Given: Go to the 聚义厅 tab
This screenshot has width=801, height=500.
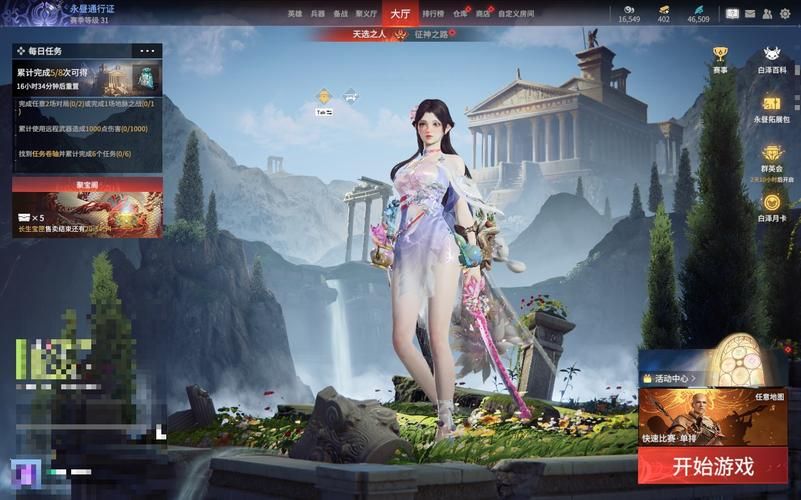Looking at the screenshot, I should 367,14.
